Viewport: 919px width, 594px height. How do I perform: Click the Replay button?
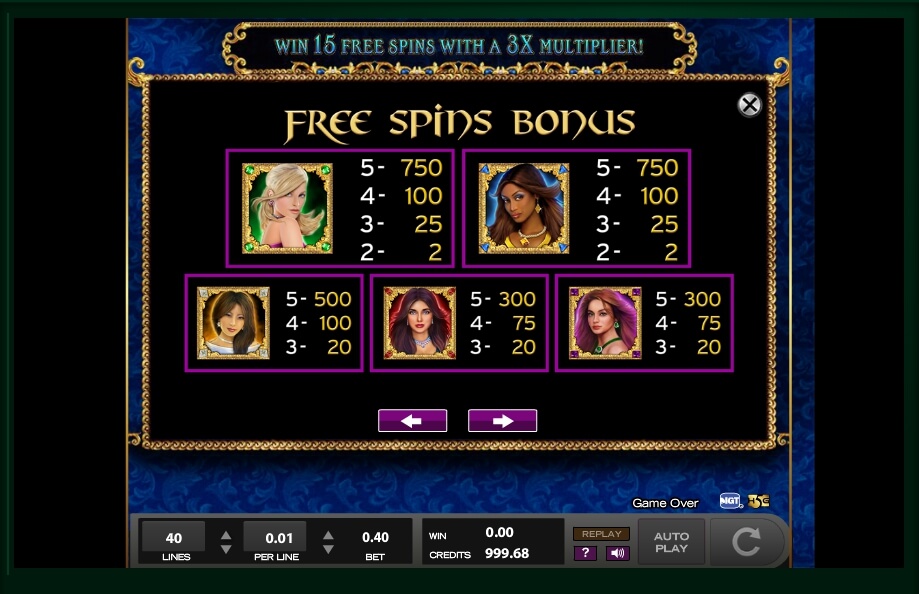click(601, 534)
